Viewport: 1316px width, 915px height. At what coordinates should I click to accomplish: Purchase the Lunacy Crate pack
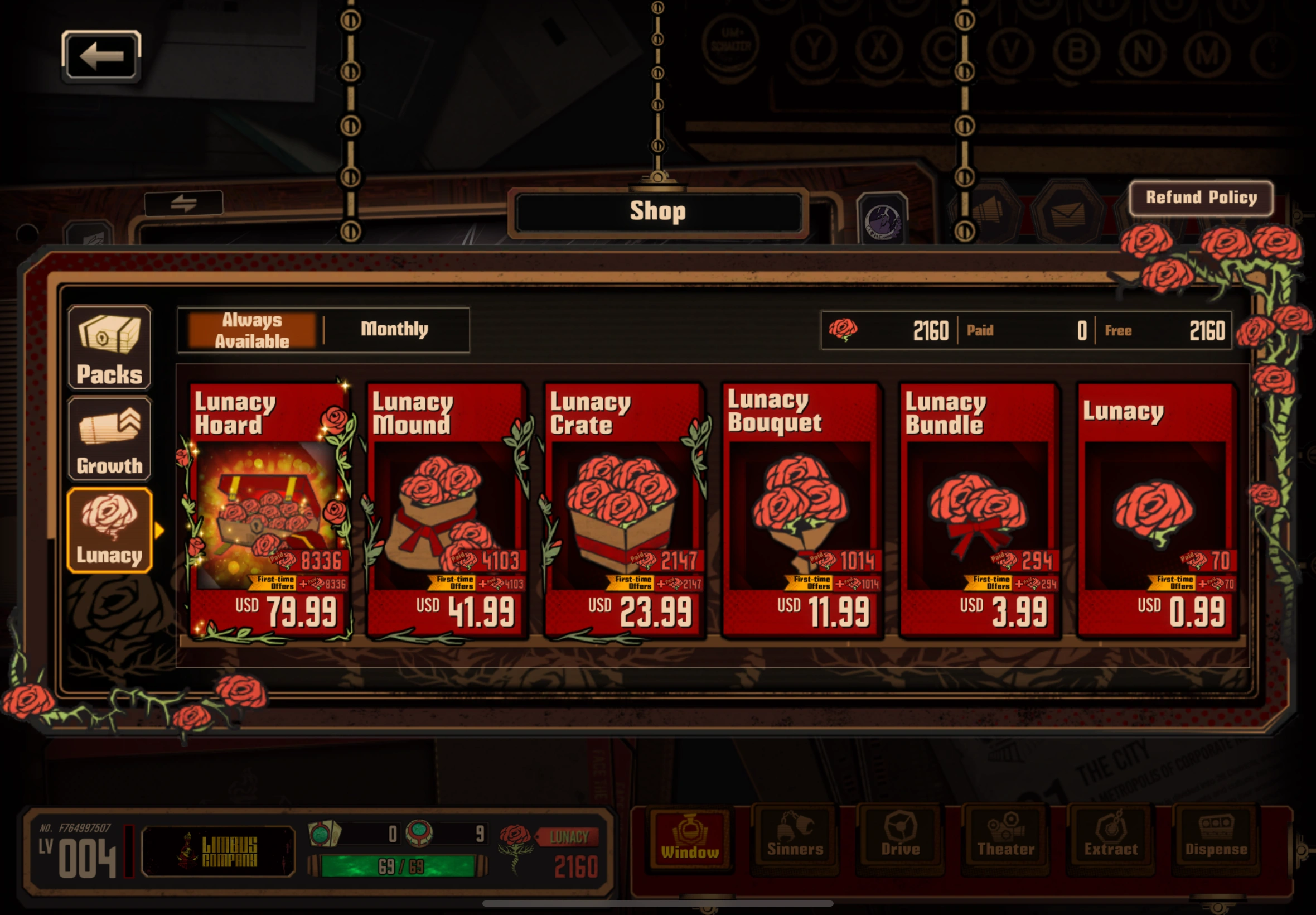pyautogui.click(x=625, y=511)
